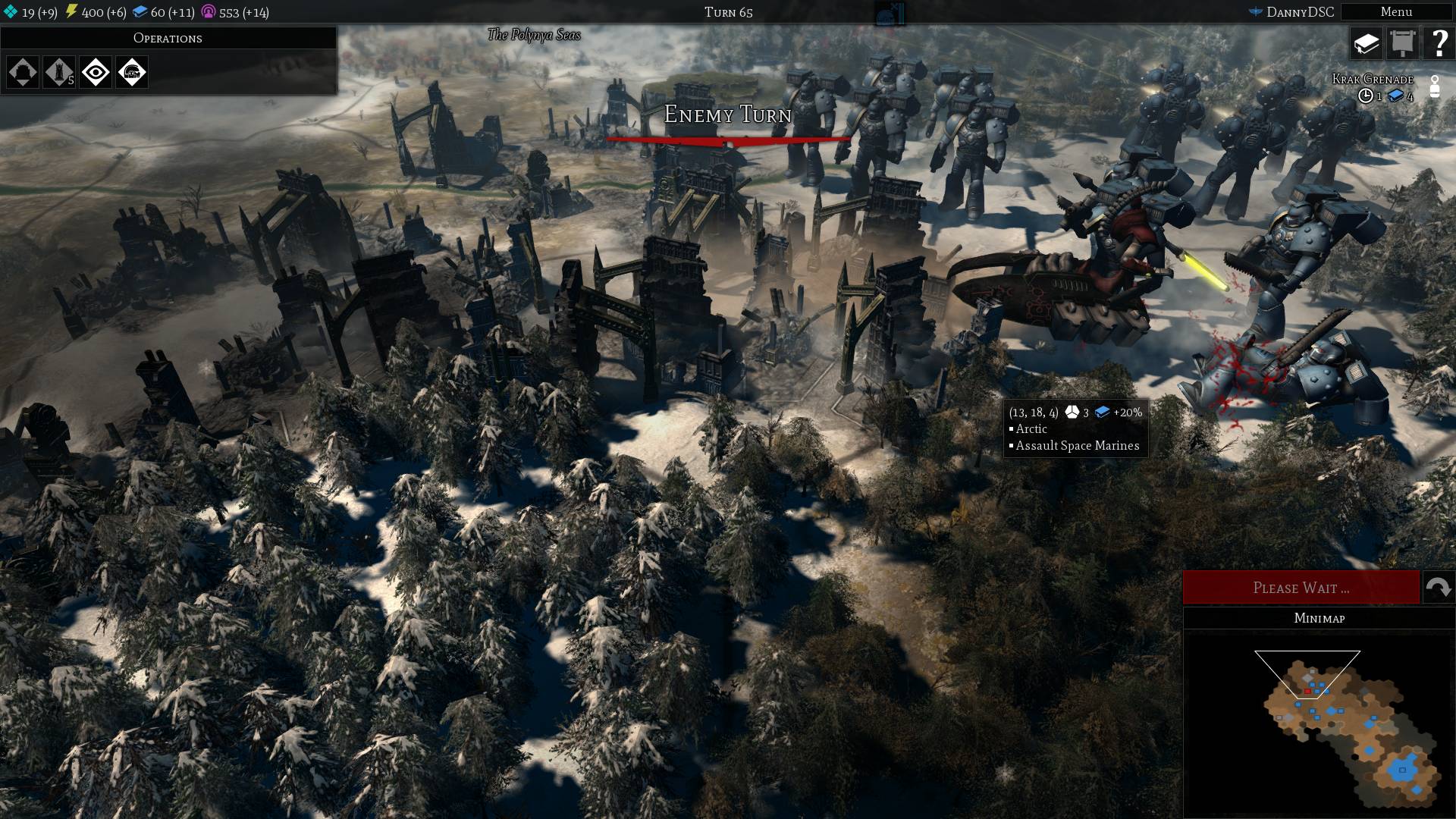Image resolution: width=1456 pixels, height=819 pixels.
Task: Select the Krak Grenade icon
Action: tap(1434, 86)
